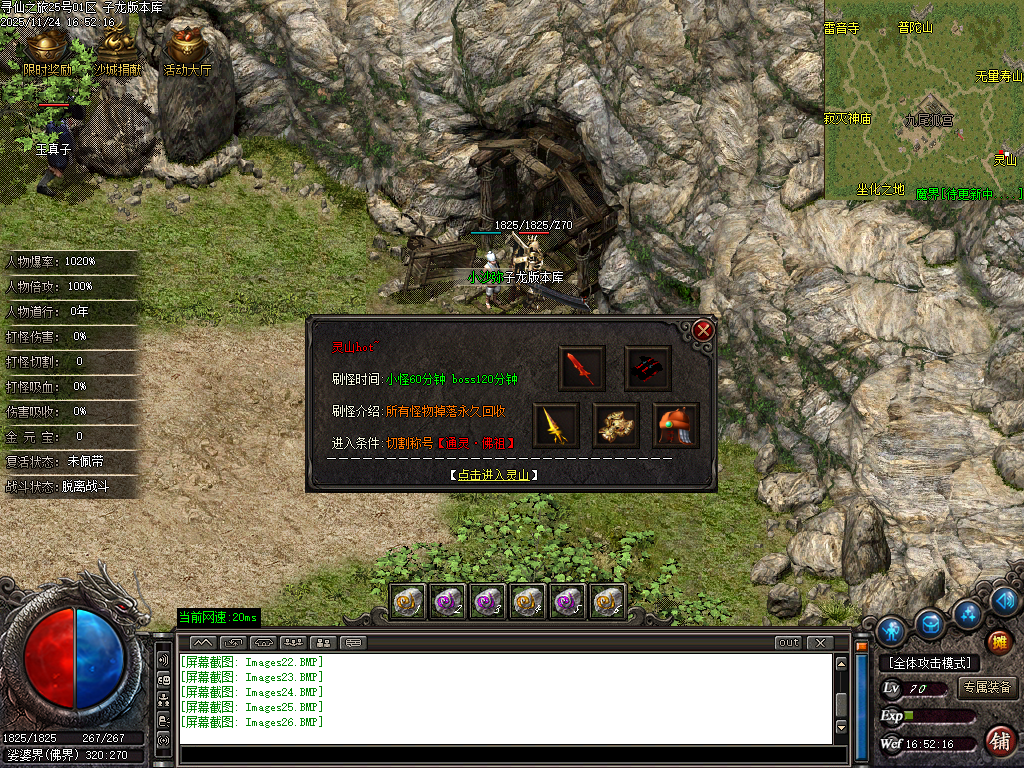Screen dimensions: 1024x768
Task: Open the 专属装备 exclusive equipment button
Action: point(987,688)
